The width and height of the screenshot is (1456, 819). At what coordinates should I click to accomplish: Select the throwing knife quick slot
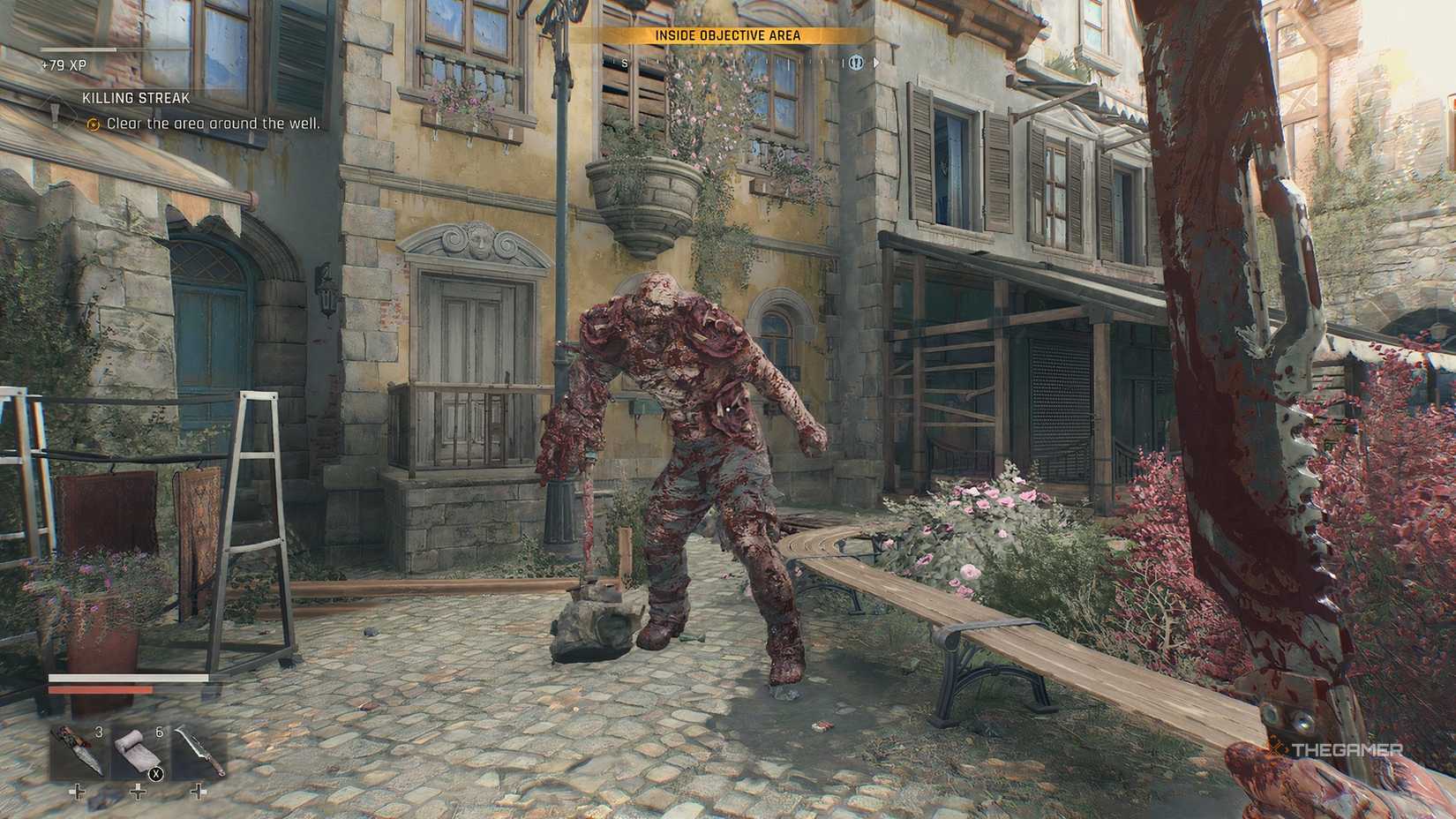pyautogui.click(x=78, y=751)
